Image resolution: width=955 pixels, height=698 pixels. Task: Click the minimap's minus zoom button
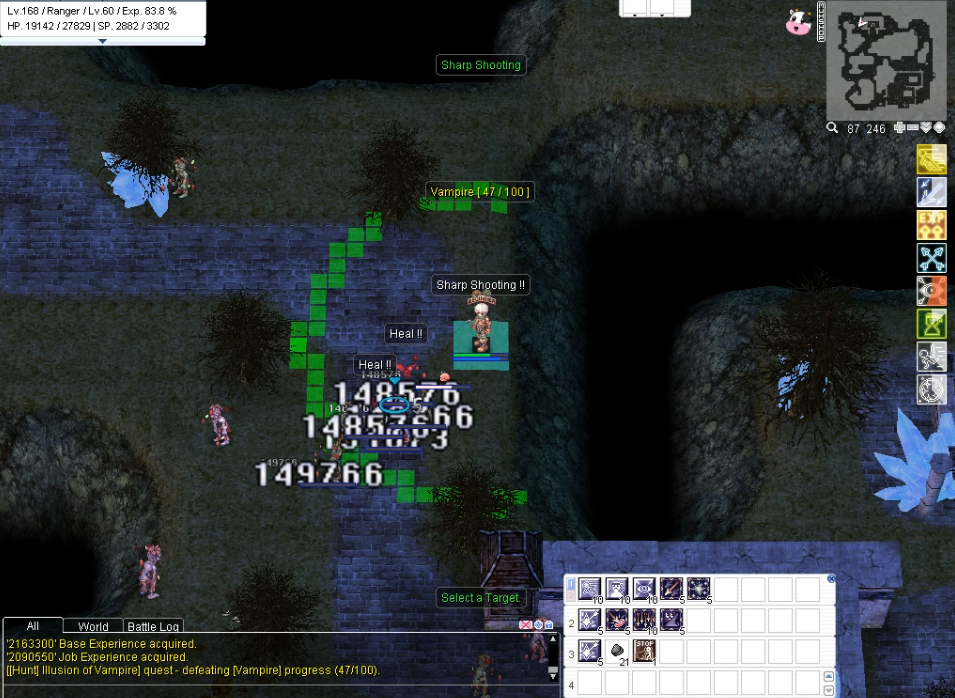coord(912,128)
